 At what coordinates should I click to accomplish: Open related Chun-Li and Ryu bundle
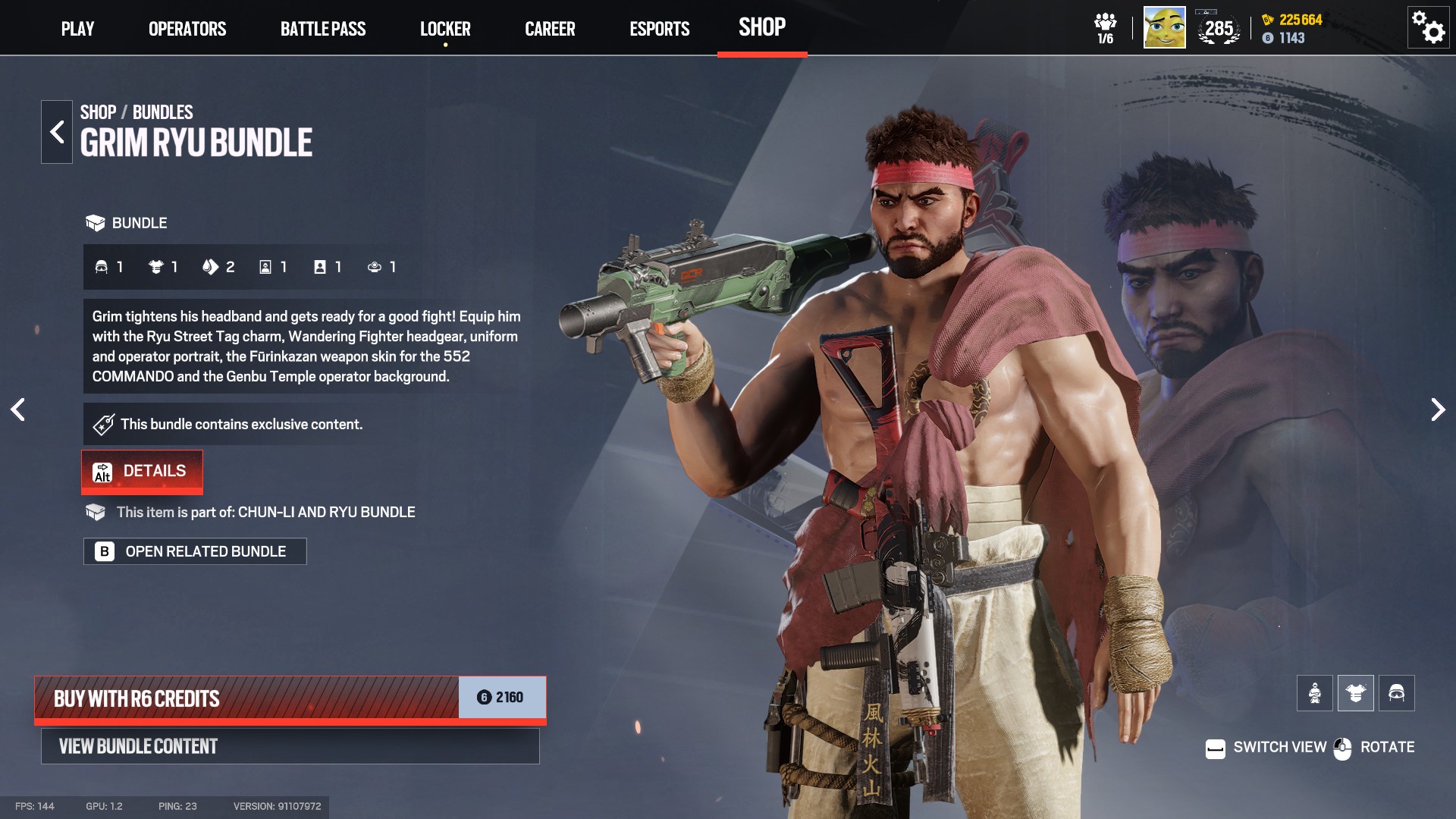195,551
